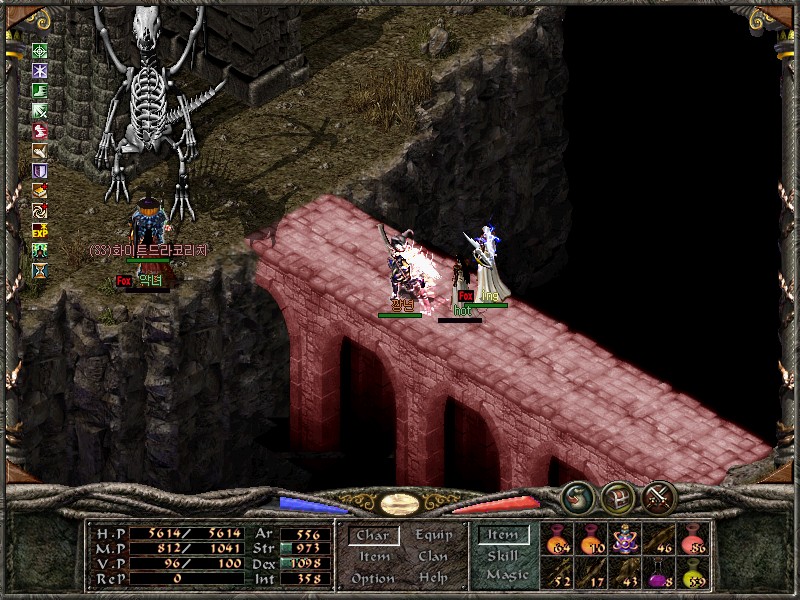This screenshot has height=600, width=800.
Task: Click the purple shield buff icon
Action: pos(40,170)
